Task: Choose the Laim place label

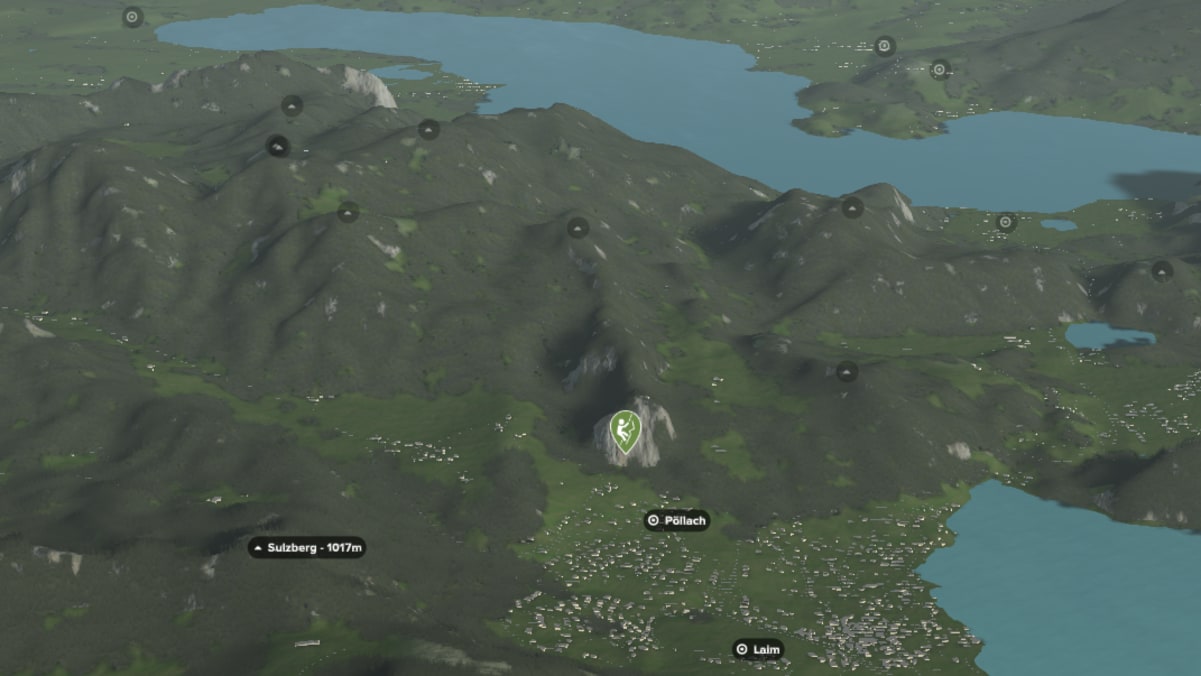Action: pos(758,650)
